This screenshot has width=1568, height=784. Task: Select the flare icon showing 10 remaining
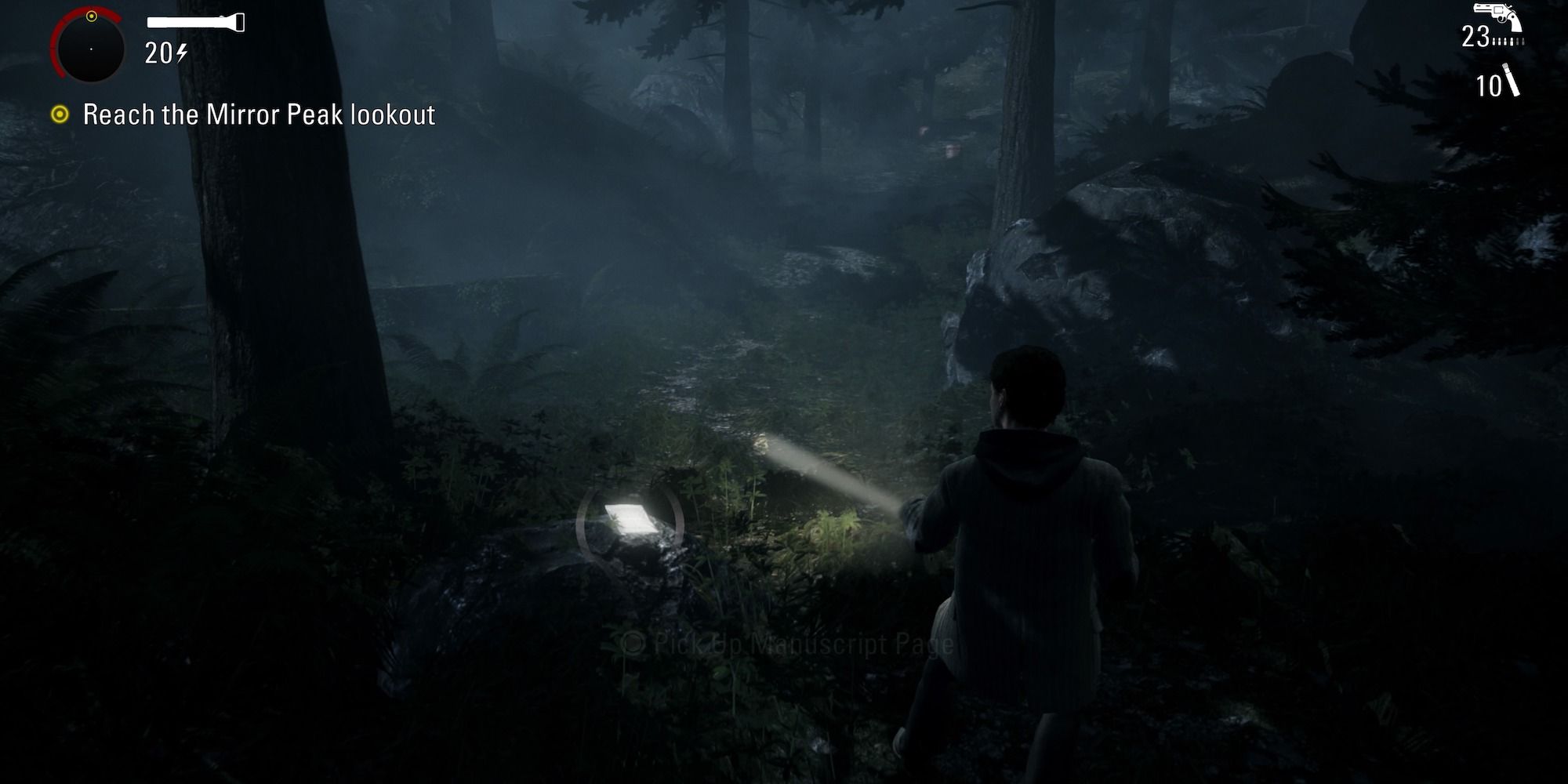pyautogui.click(x=1511, y=79)
